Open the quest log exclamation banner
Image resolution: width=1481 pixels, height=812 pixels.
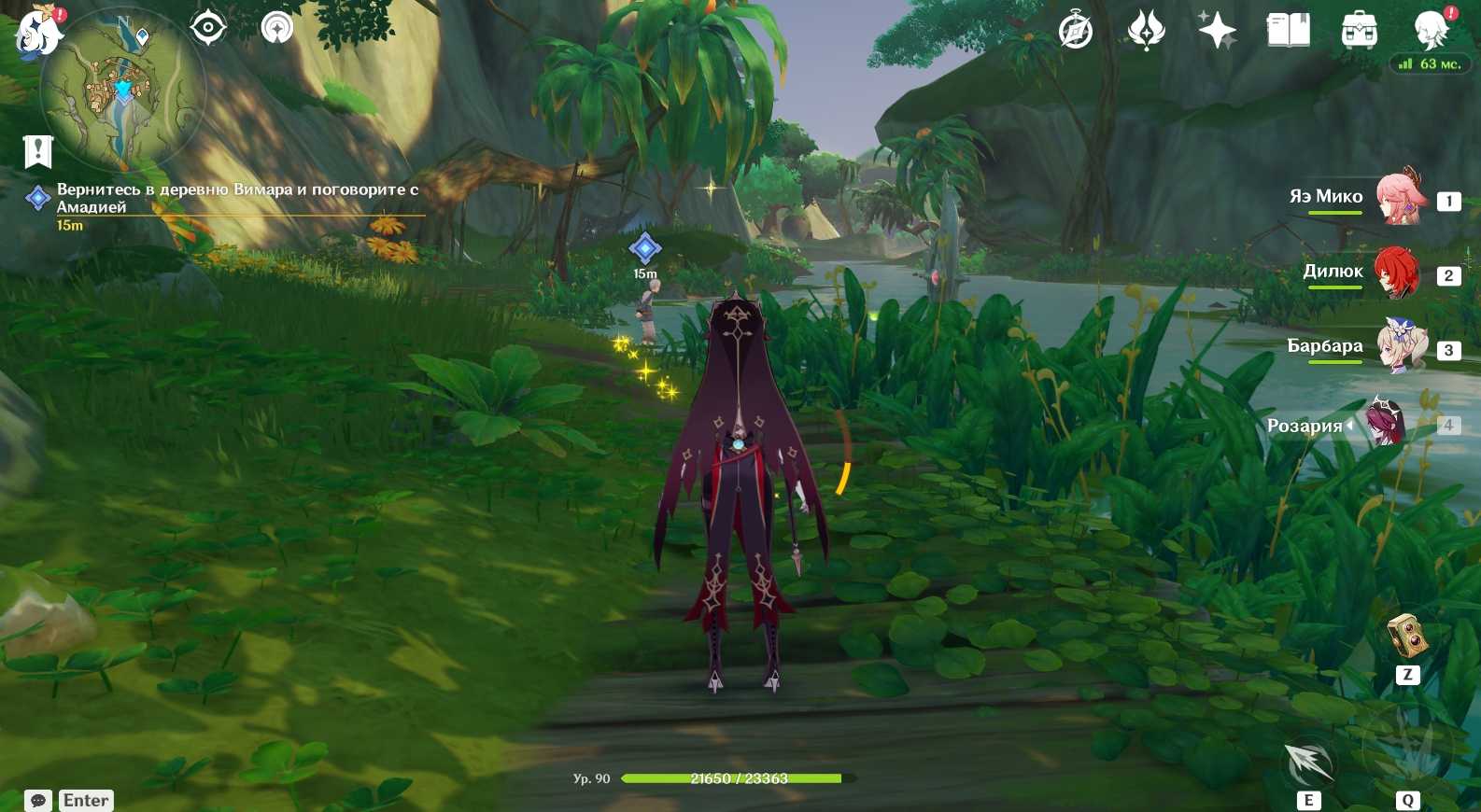pyautogui.click(x=38, y=150)
